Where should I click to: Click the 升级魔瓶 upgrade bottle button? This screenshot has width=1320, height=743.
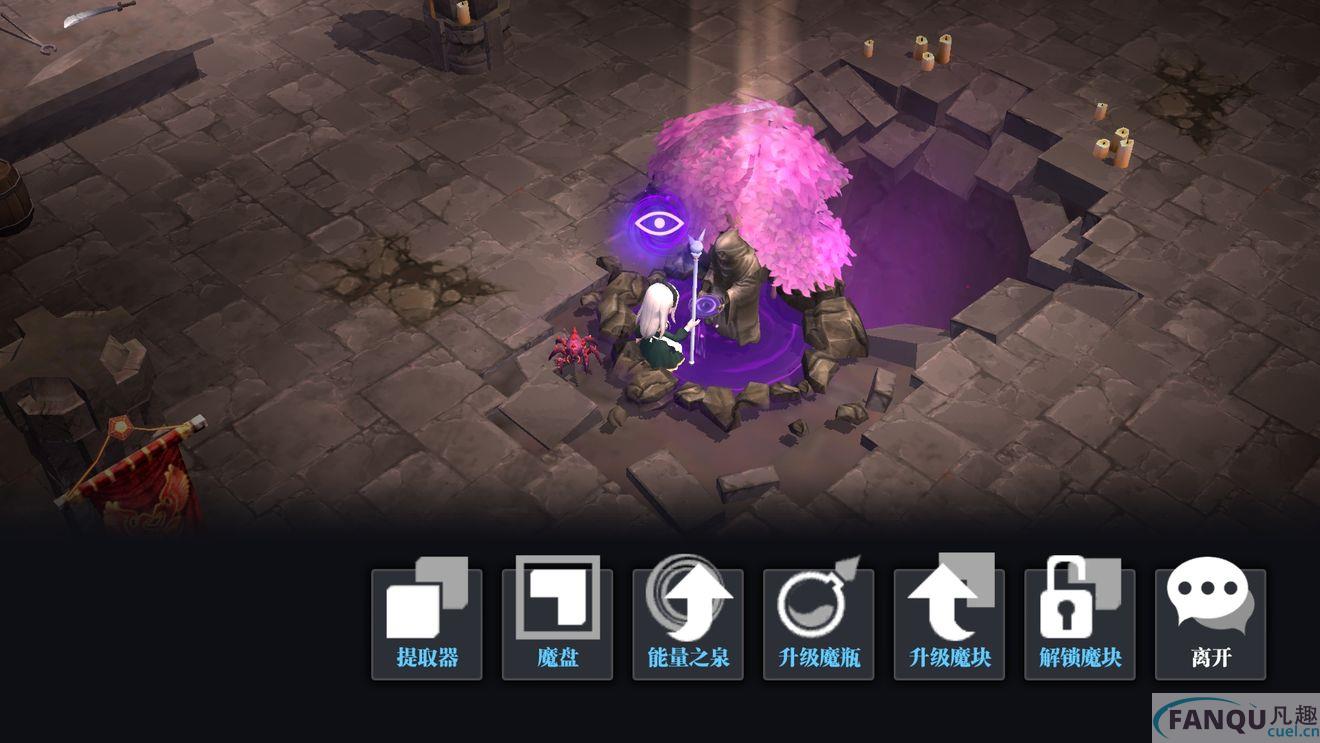pos(819,623)
